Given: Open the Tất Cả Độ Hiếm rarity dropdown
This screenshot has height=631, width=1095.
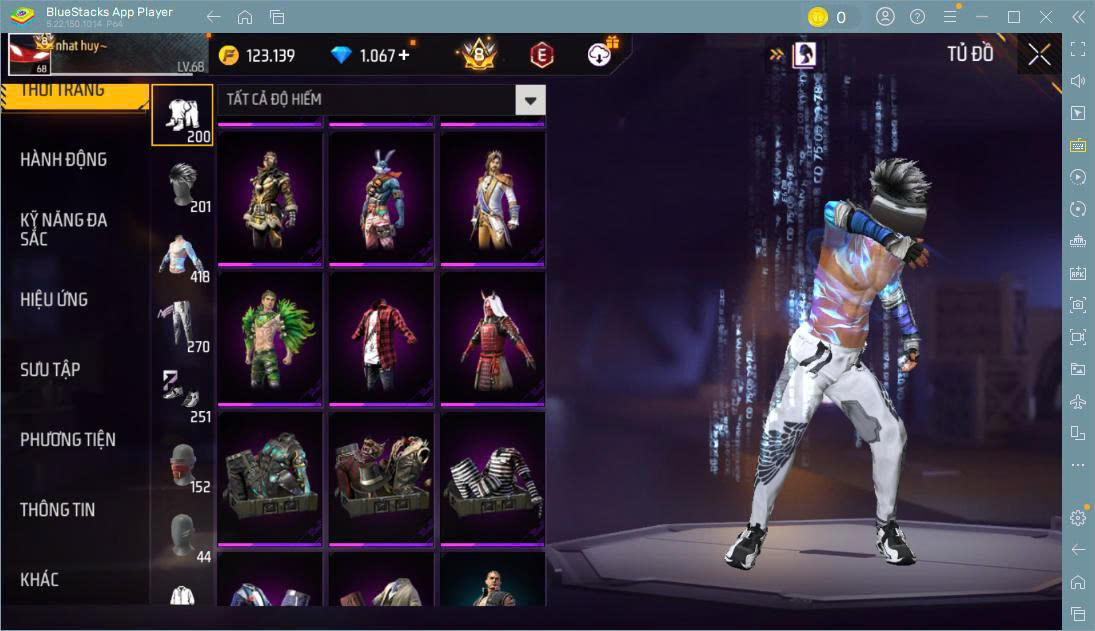Looking at the screenshot, I should 530,100.
